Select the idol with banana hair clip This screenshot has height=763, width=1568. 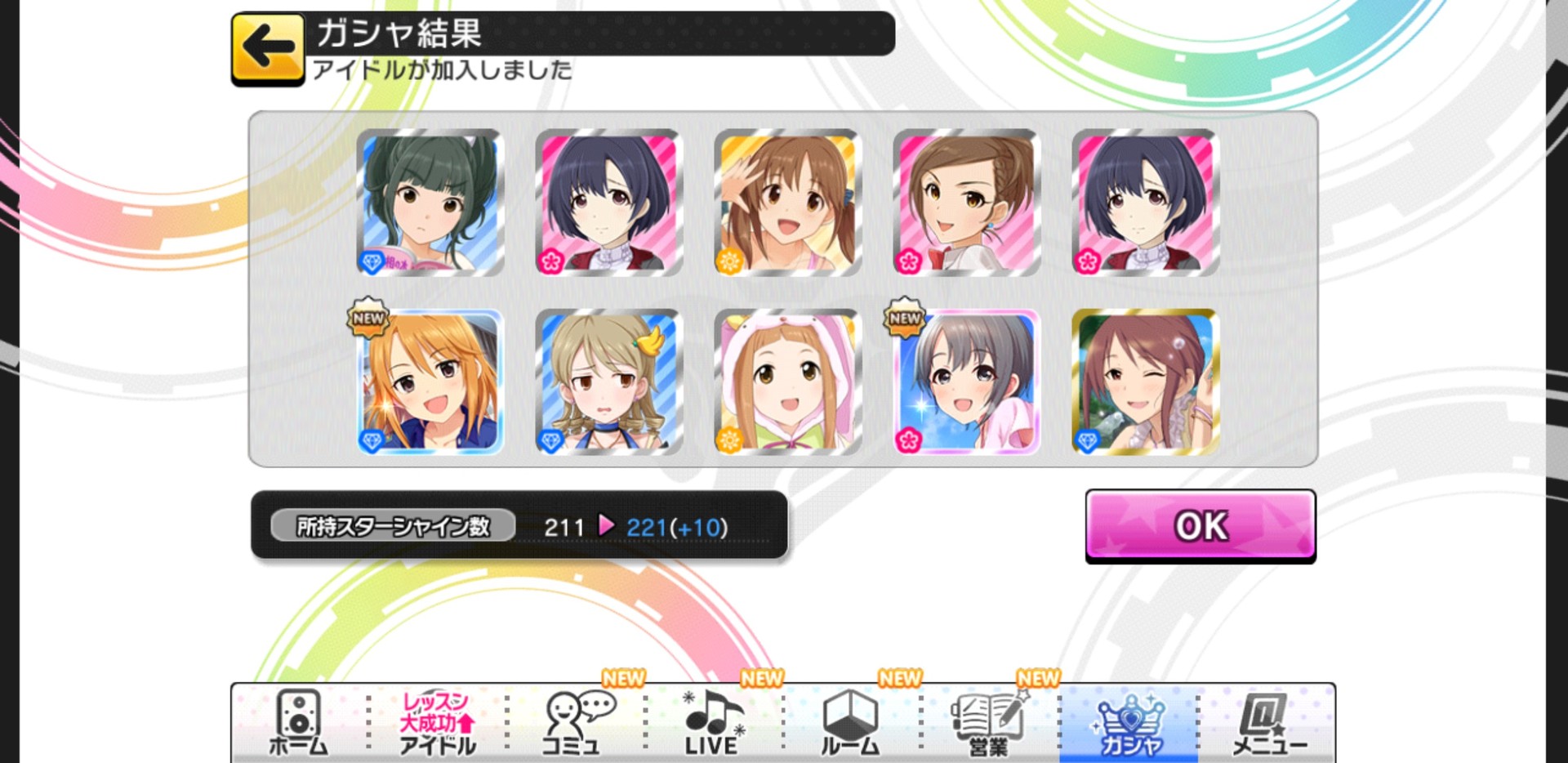pos(608,381)
